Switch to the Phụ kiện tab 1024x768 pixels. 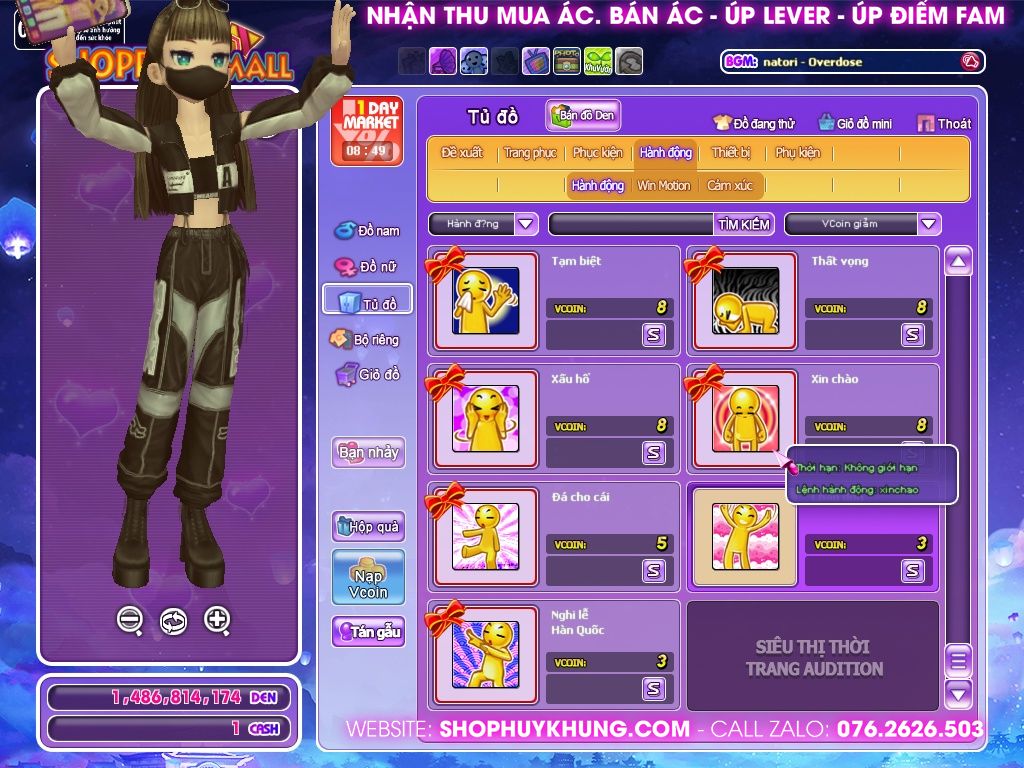click(x=797, y=153)
